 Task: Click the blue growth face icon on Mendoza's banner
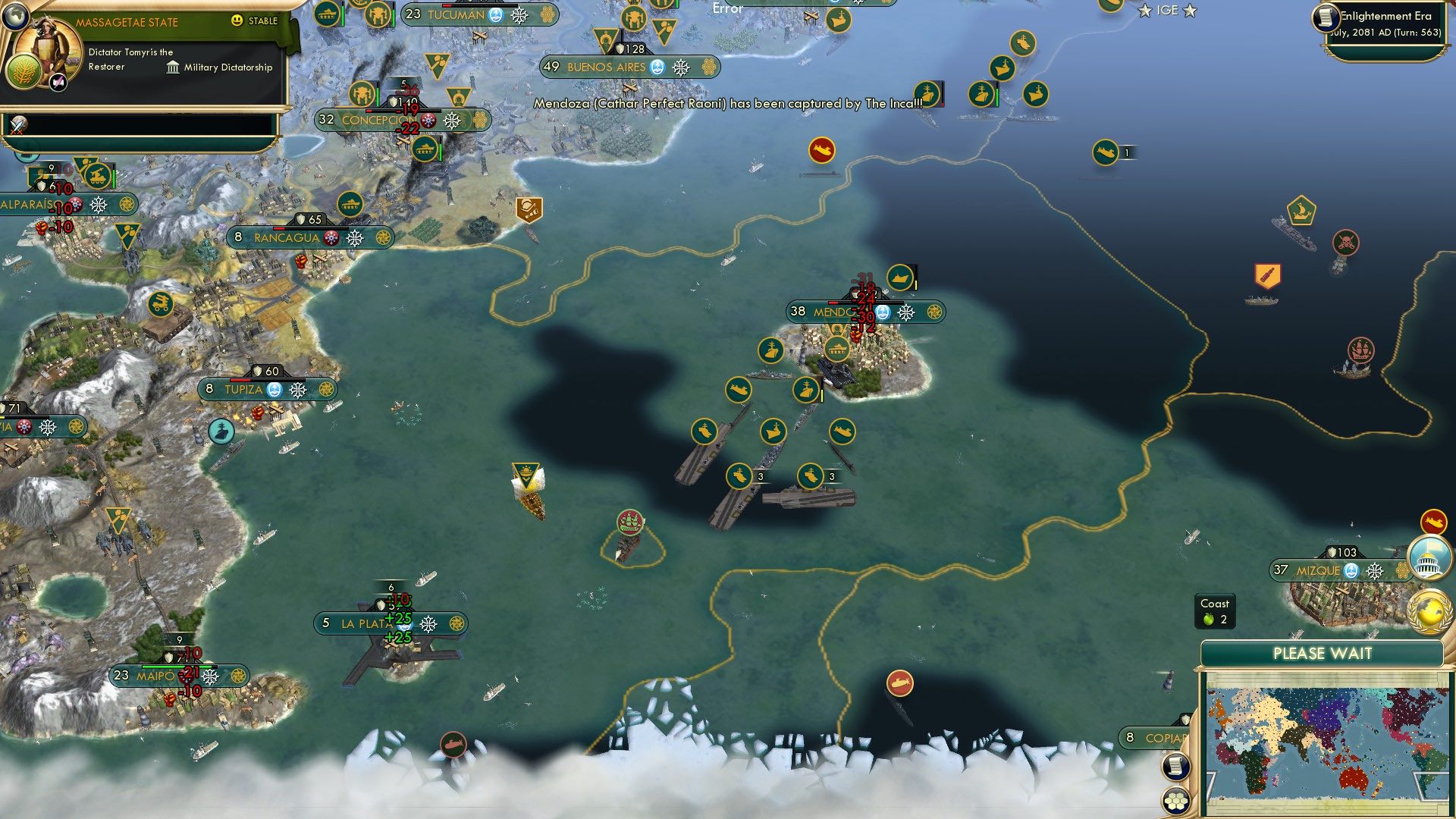coord(881,311)
